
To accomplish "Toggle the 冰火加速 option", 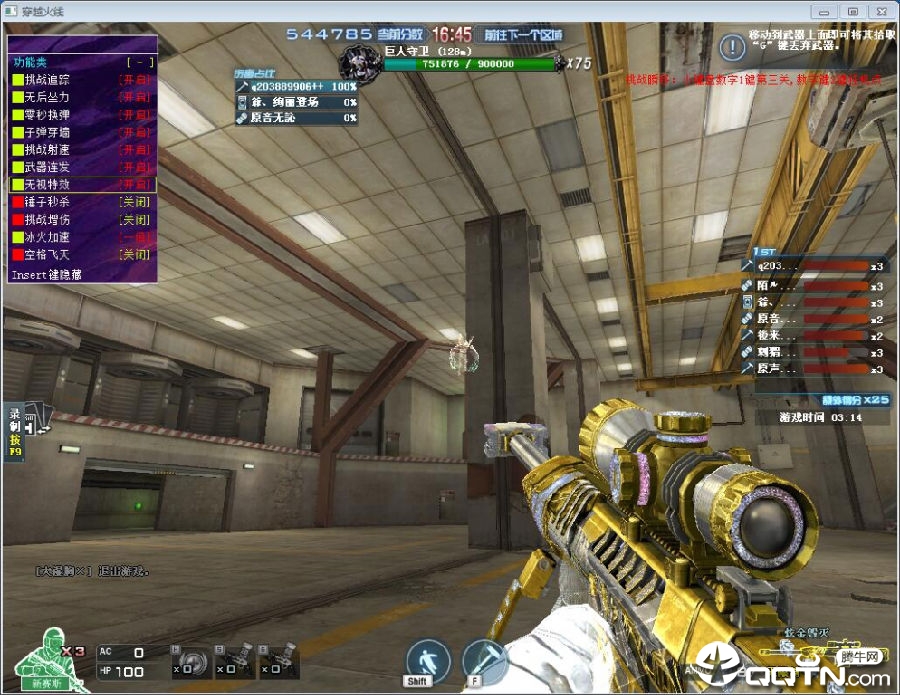I will pyautogui.click(x=82, y=237).
